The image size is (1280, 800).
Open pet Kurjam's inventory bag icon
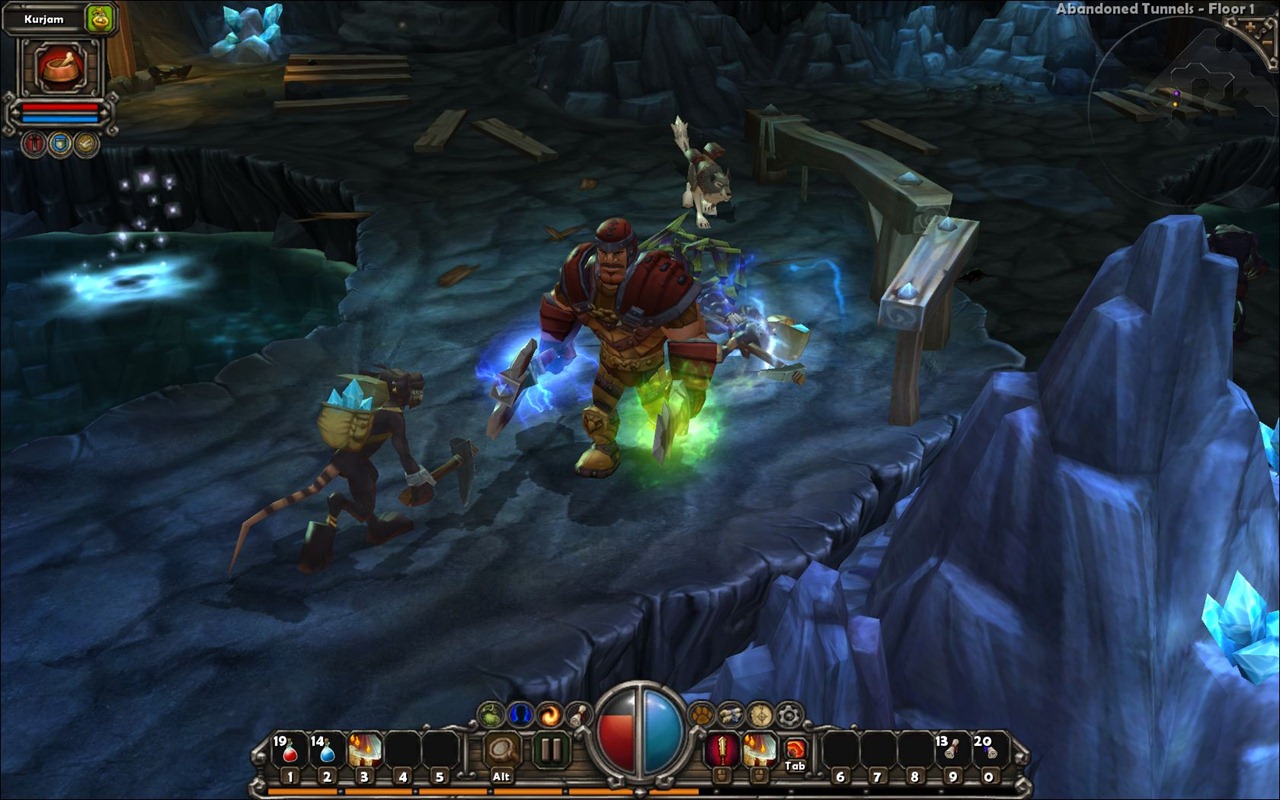click(100, 18)
